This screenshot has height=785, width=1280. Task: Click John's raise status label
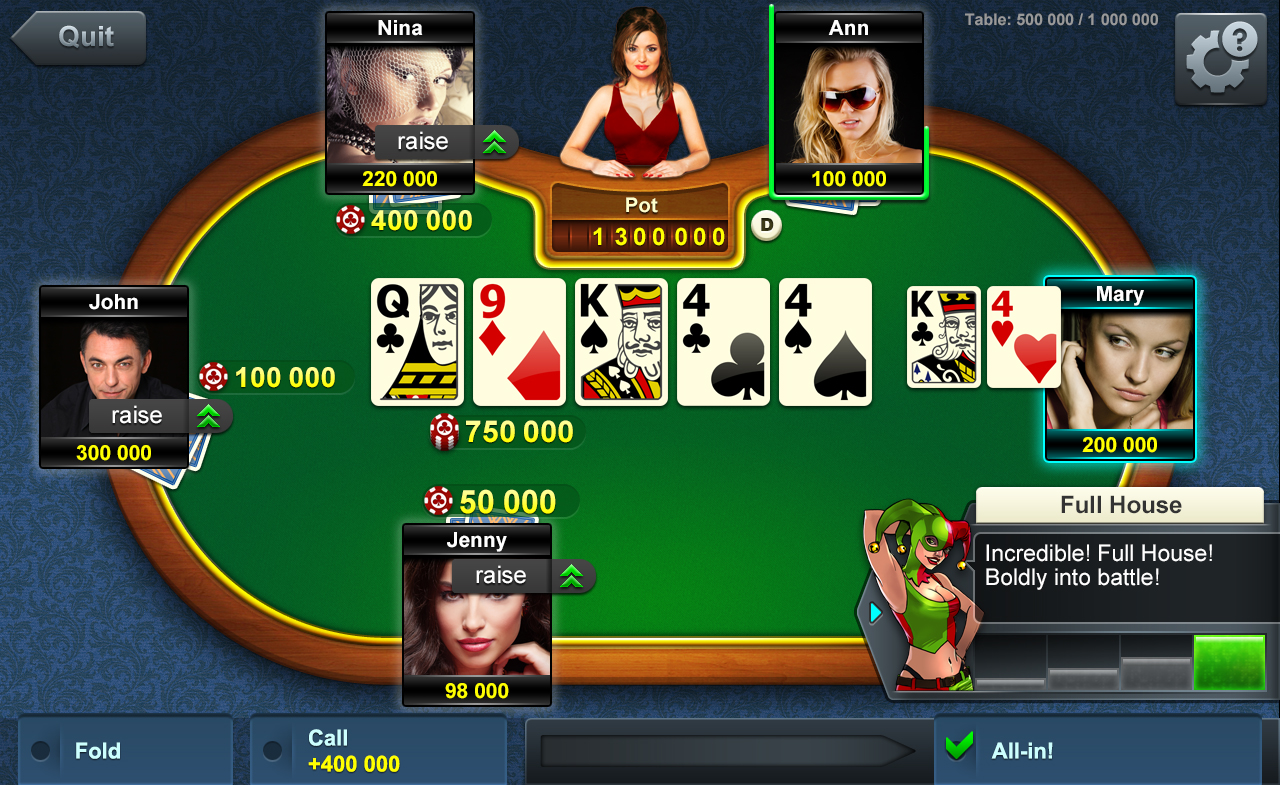pyautogui.click(x=137, y=416)
